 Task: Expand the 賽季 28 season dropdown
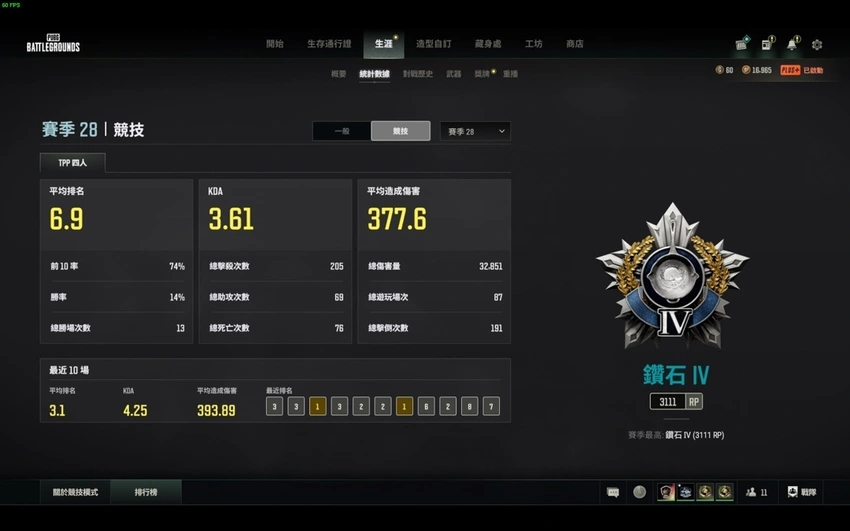tap(475, 131)
